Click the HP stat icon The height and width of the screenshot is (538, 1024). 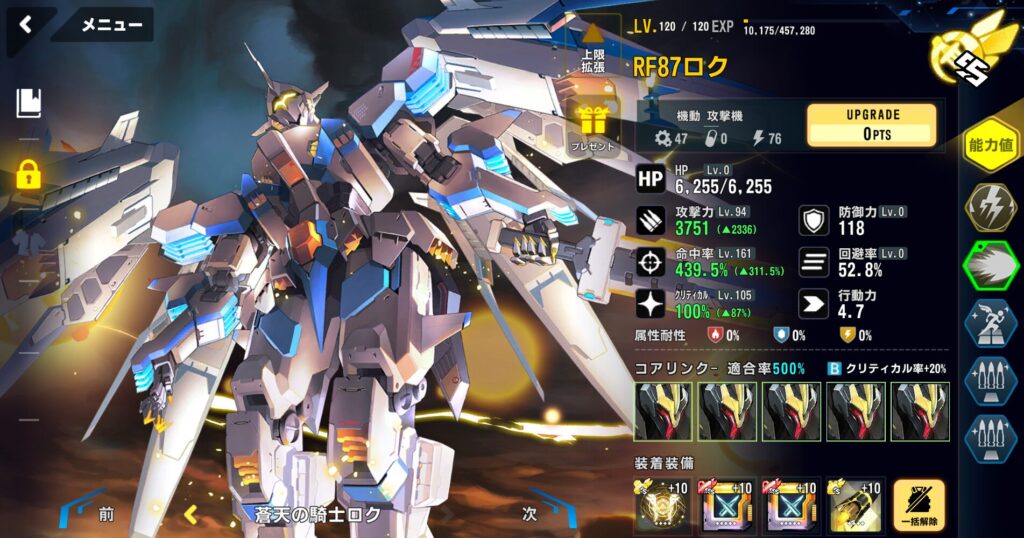pos(650,179)
